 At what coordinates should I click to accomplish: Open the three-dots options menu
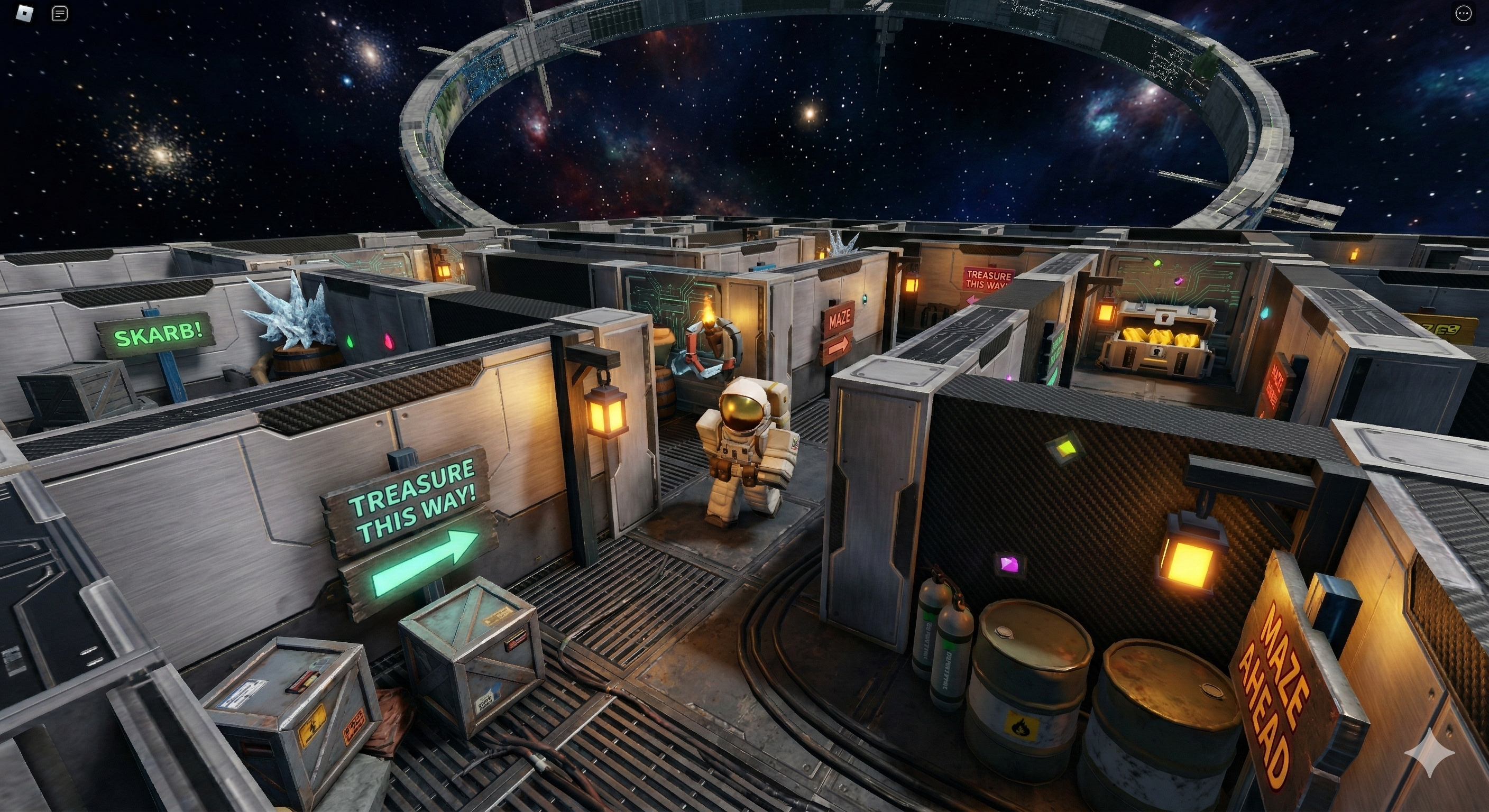pos(1463,13)
